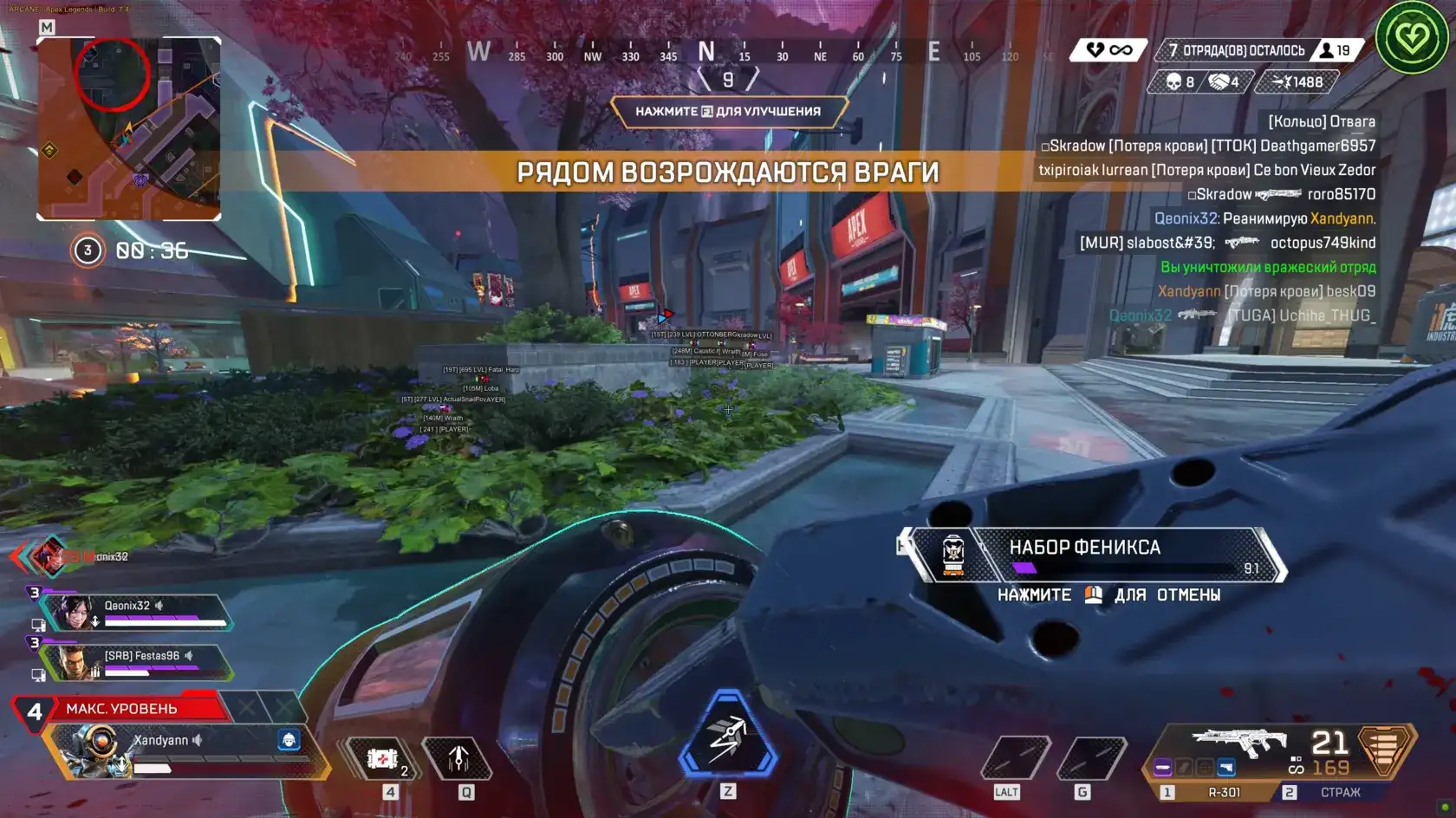Click the squads remaining counter
This screenshot has height=818, width=1456.
click(1235, 50)
